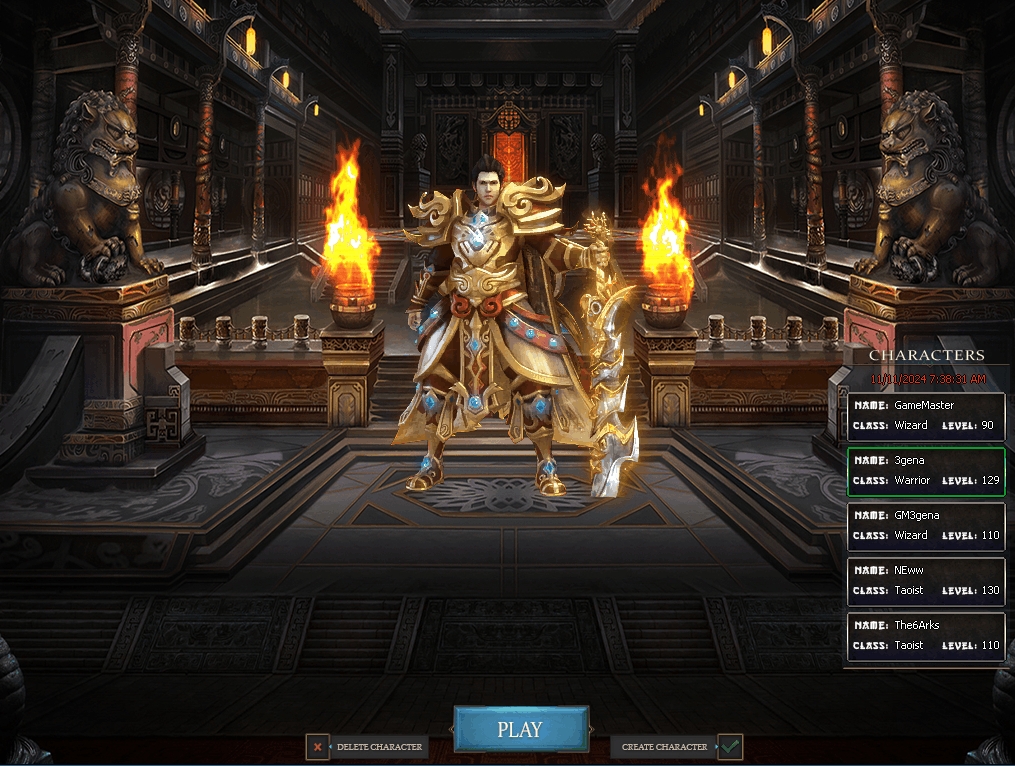The image size is (1015, 766).
Task: Choose the 3gena Warrior character
Action: click(x=926, y=471)
